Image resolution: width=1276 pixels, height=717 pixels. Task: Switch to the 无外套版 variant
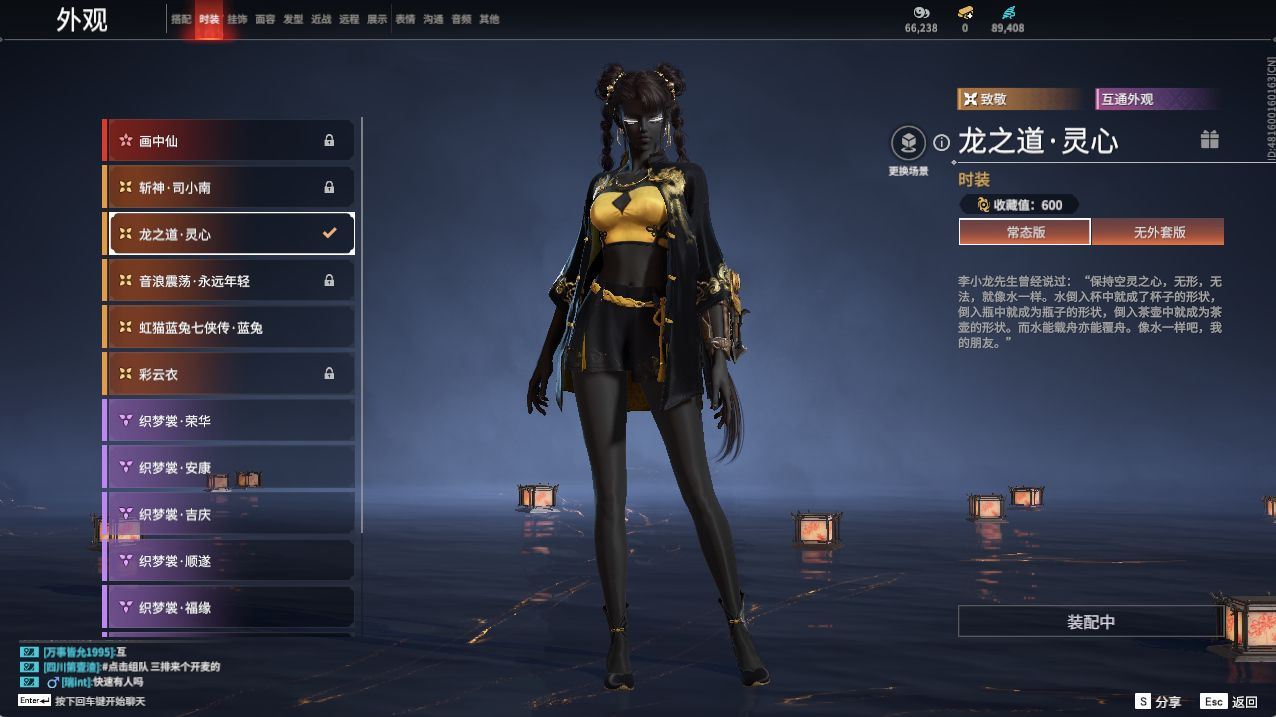[1158, 232]
